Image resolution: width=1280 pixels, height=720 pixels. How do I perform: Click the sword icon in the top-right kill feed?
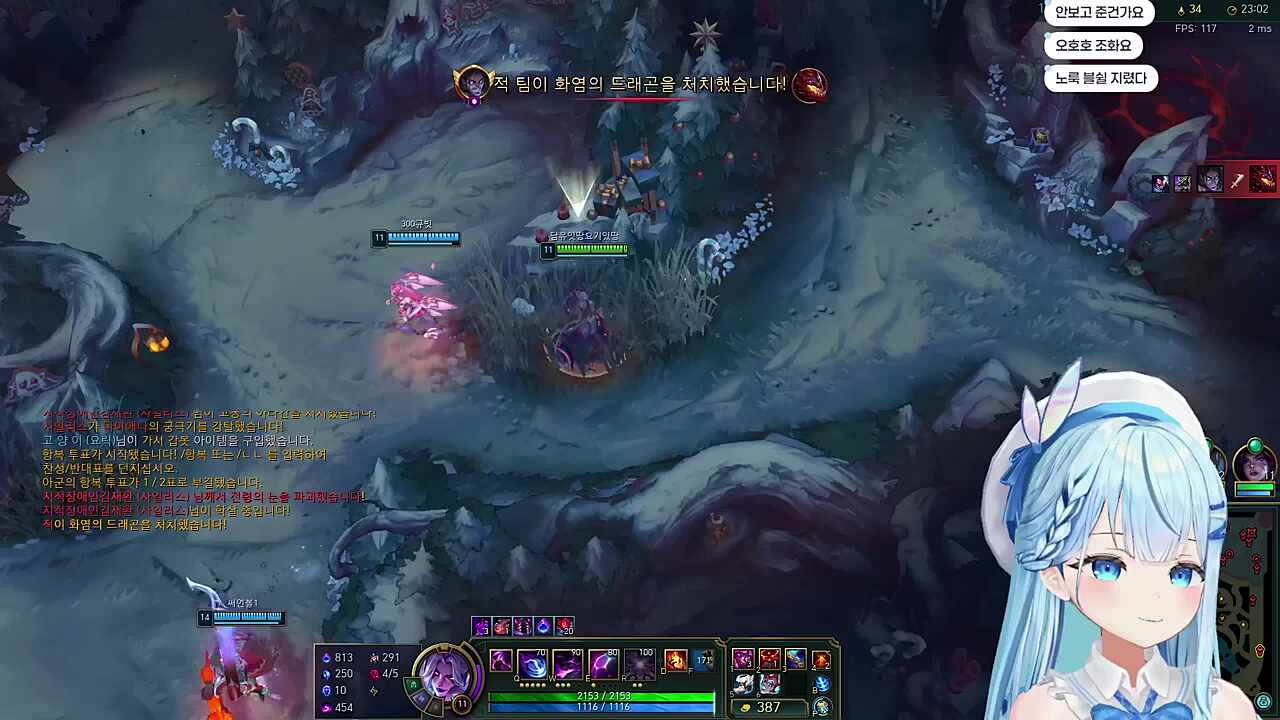tap(1238, 182)
